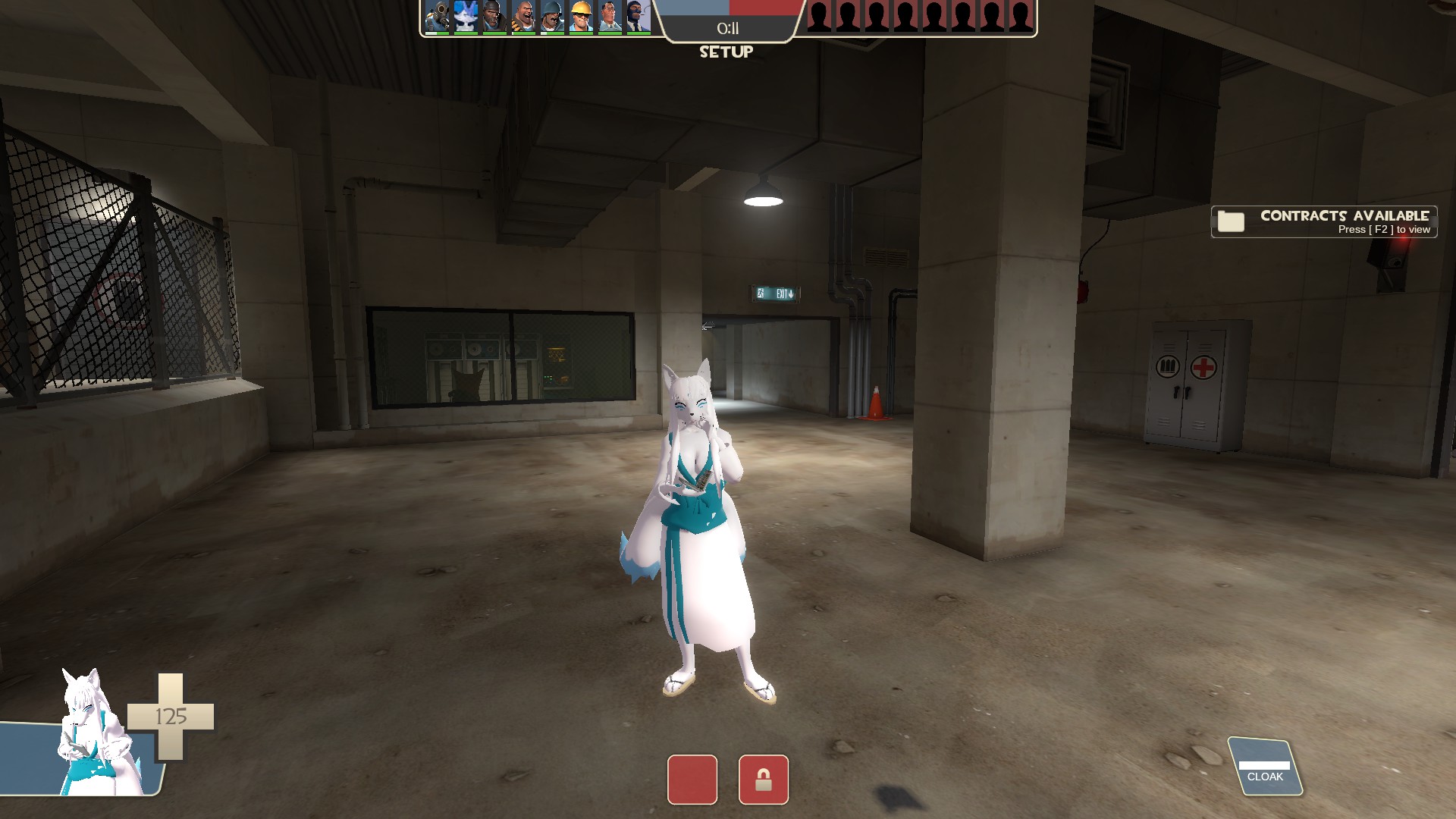Viewport: 1456px width, 819px height.
Task: Click the Engineer teammate portrait
Action: click(x=581, y=17)
